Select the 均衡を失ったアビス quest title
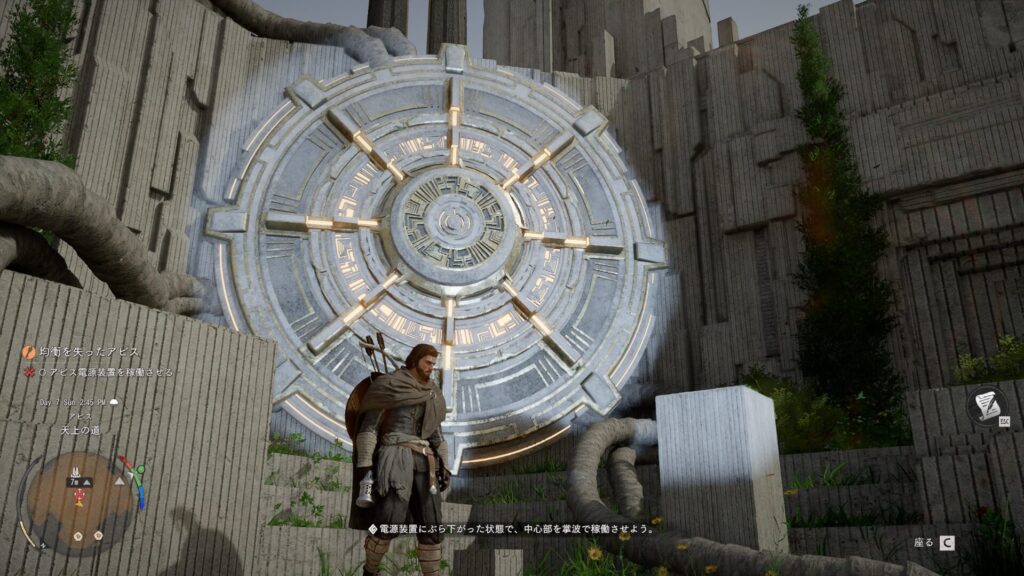The width and height of the screenshot is (1024, 576). coord(88,352)
